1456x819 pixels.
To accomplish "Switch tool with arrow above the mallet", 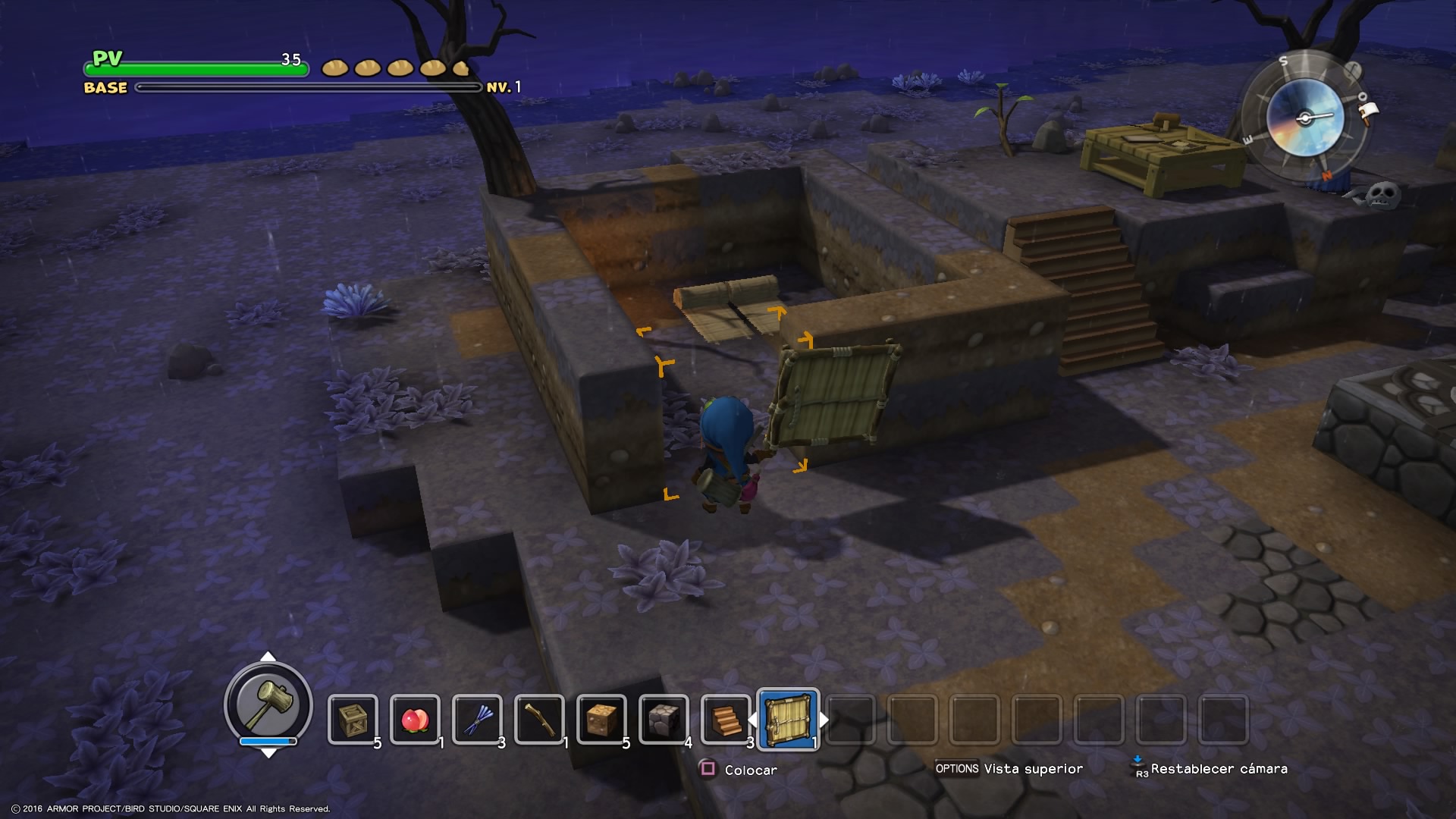I will (268, 657).
